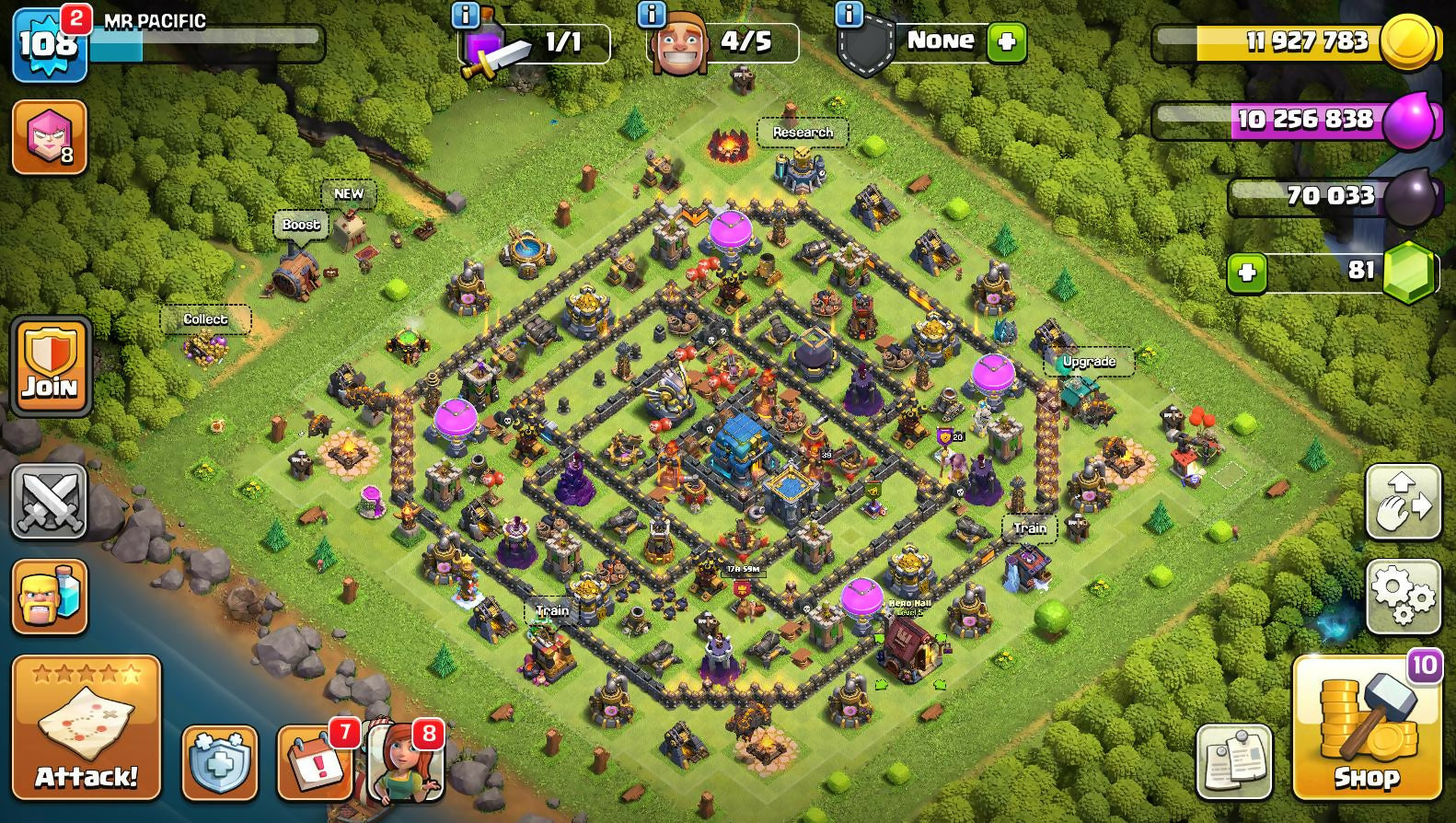This screenshot has height=823, width=1456.
Task: Open the gear Settings menu
Action: coord(1403,596)
